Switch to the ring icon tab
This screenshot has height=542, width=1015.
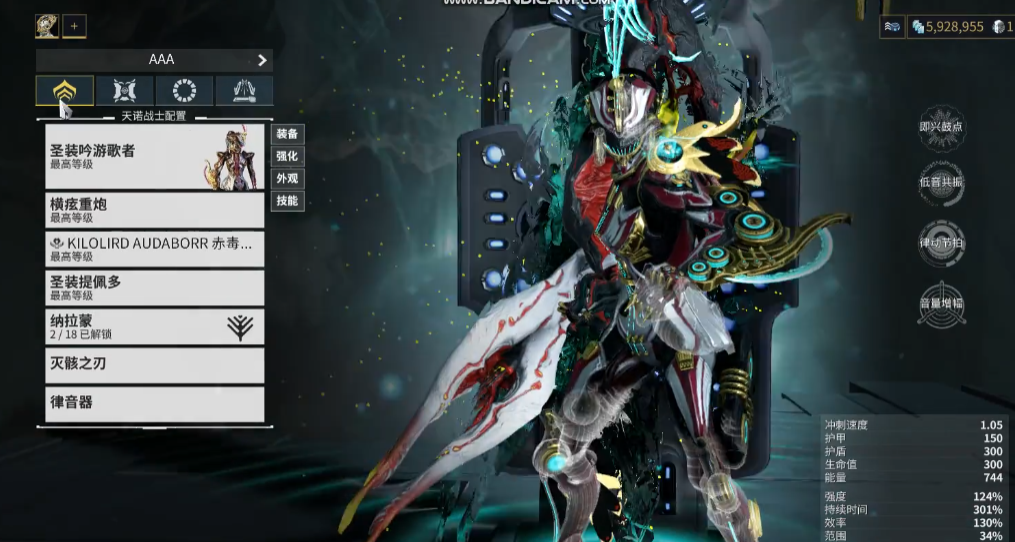tap(185, 91)
